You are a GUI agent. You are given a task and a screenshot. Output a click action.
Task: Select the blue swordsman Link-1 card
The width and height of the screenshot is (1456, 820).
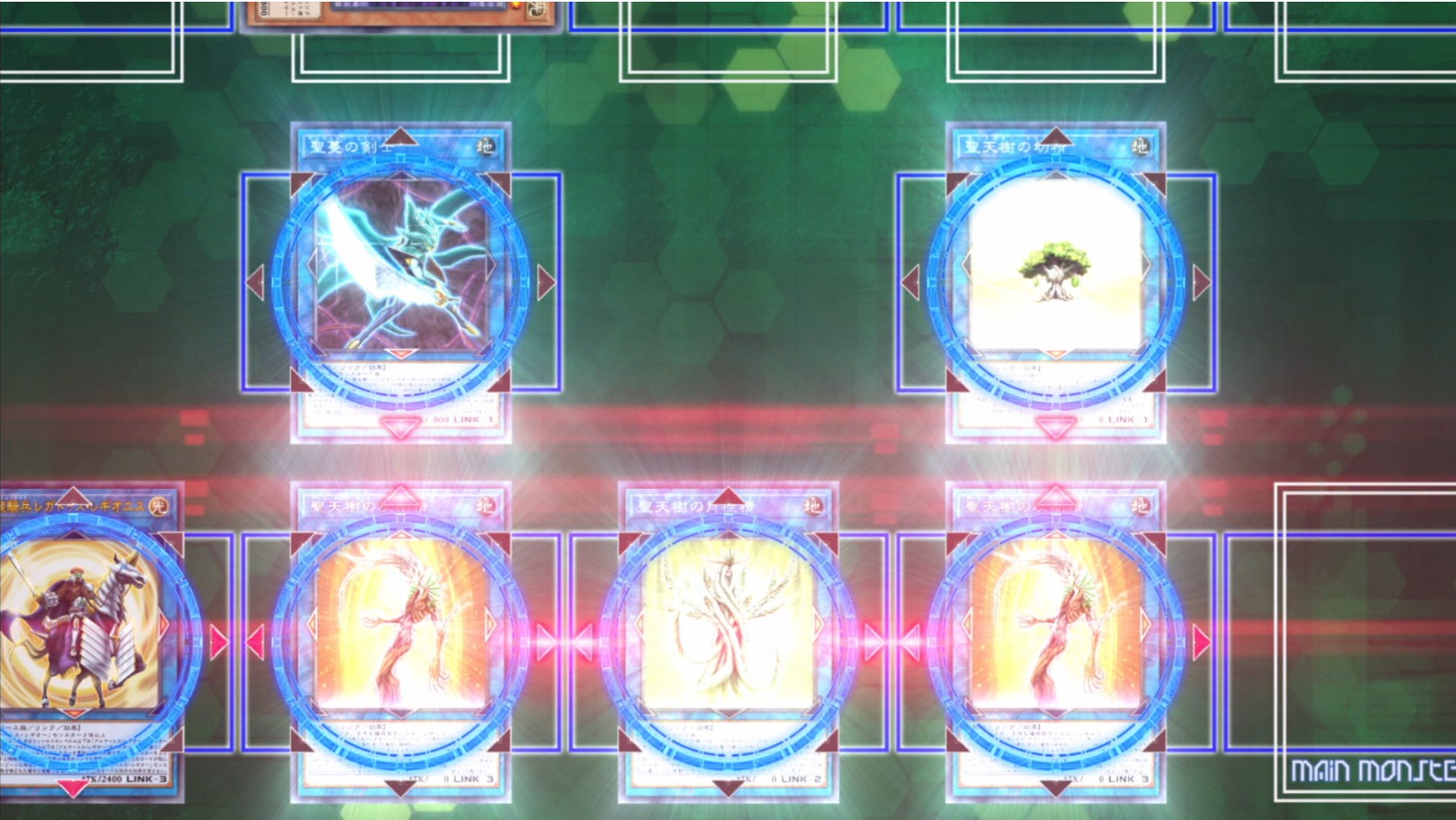tap(401, 281)
